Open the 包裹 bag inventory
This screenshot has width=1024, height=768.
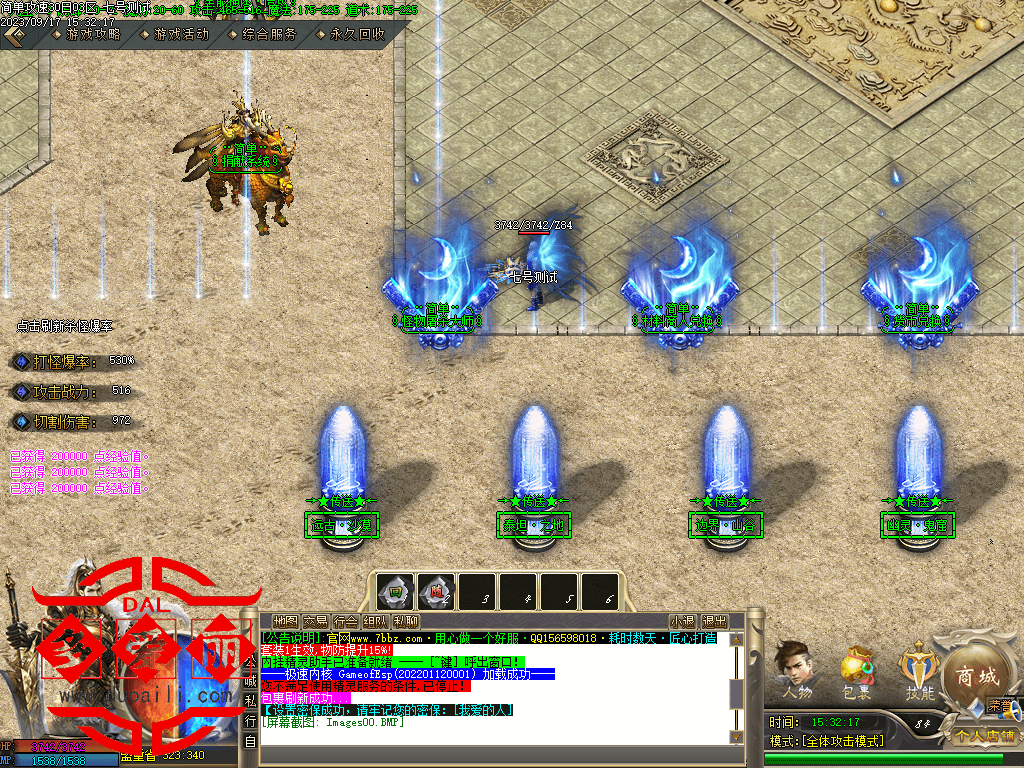click(x=856, y=672)
